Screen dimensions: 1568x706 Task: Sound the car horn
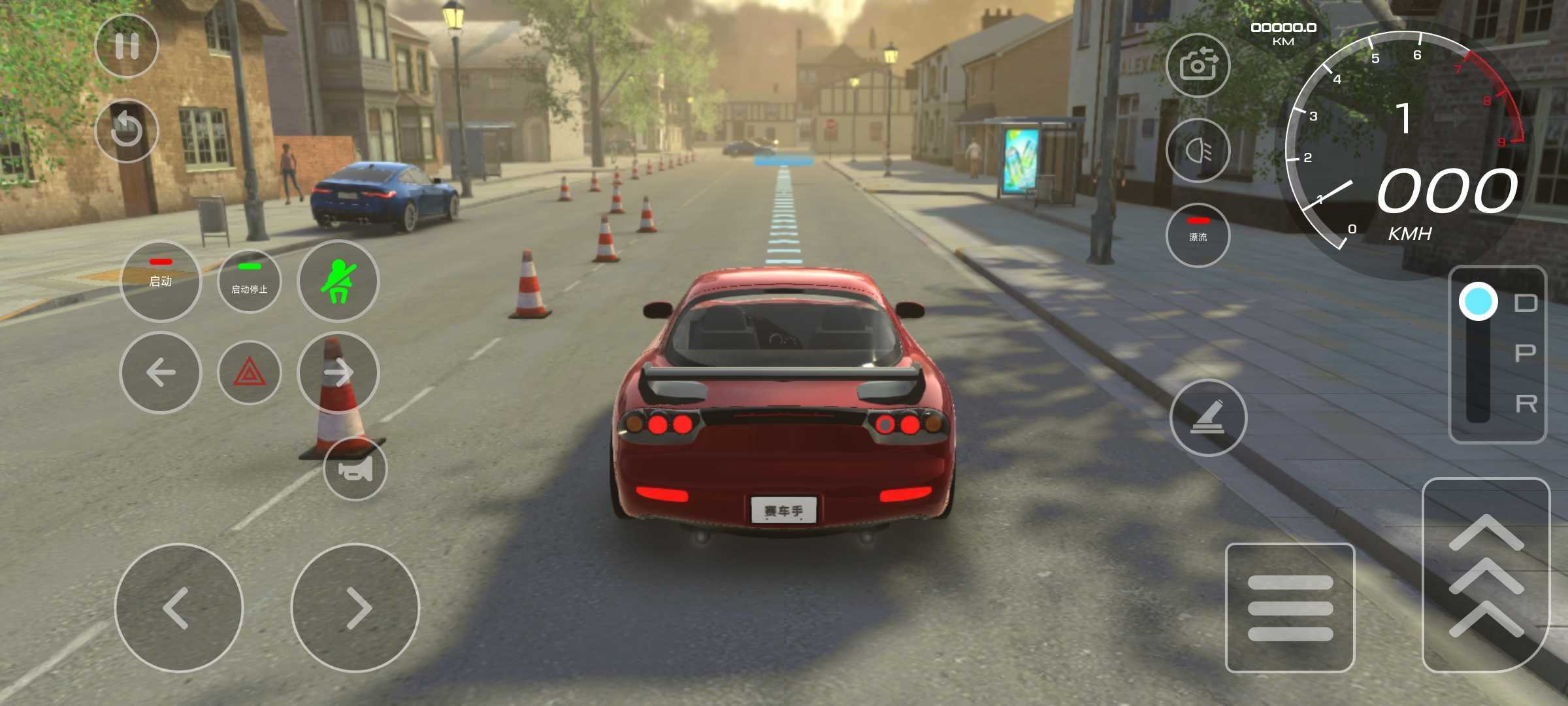coord(355,469)
